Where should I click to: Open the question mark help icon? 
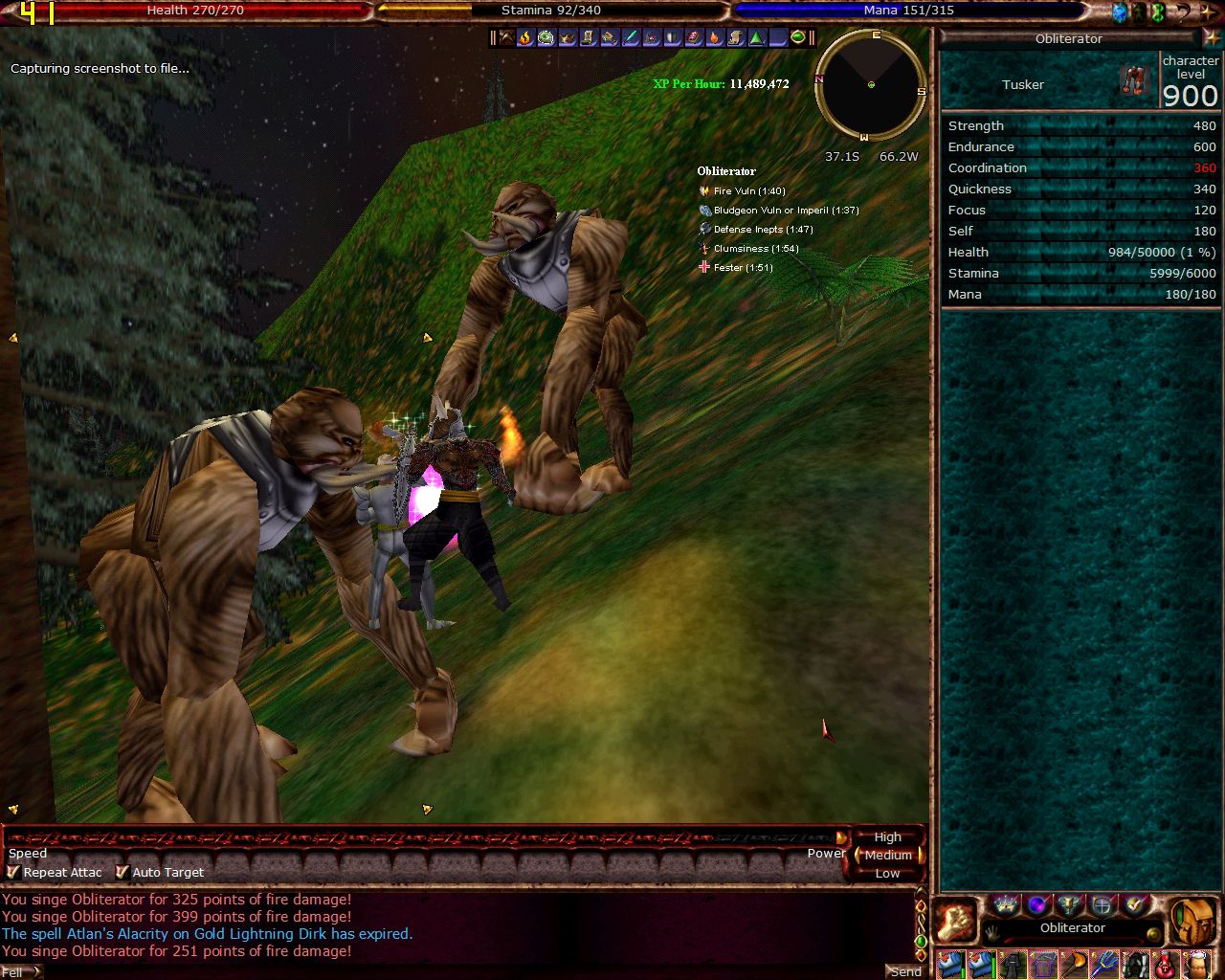[1183, 12]
